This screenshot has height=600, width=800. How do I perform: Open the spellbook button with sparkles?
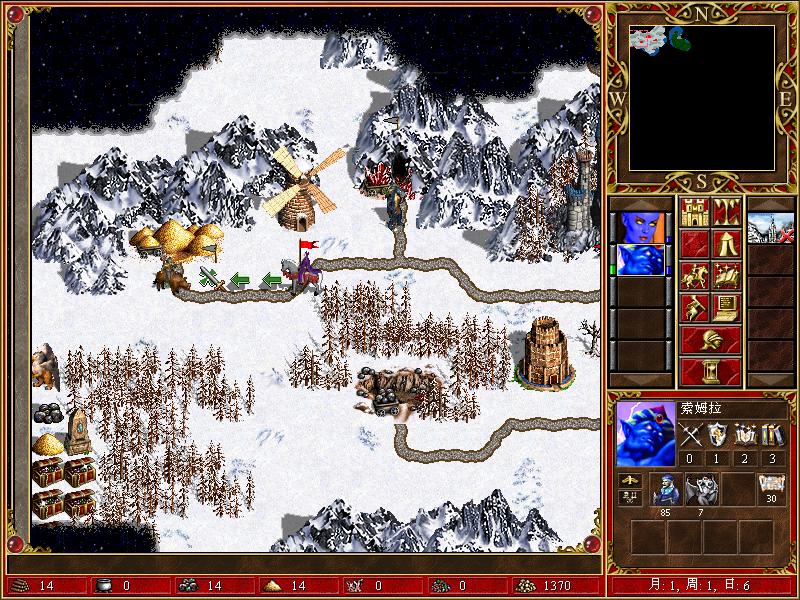pos(726,275)
